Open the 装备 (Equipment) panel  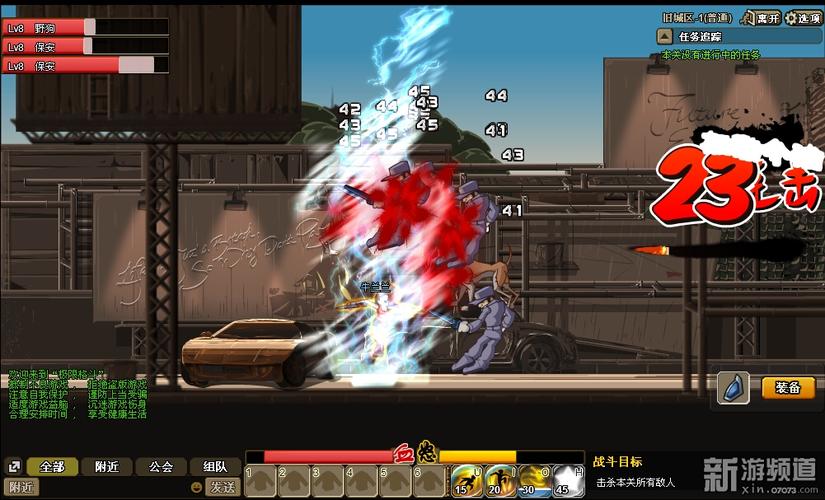point(788,388)
